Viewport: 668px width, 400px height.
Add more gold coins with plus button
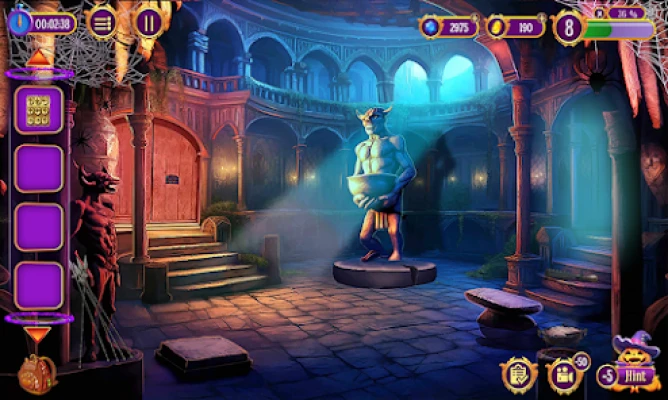543,15
